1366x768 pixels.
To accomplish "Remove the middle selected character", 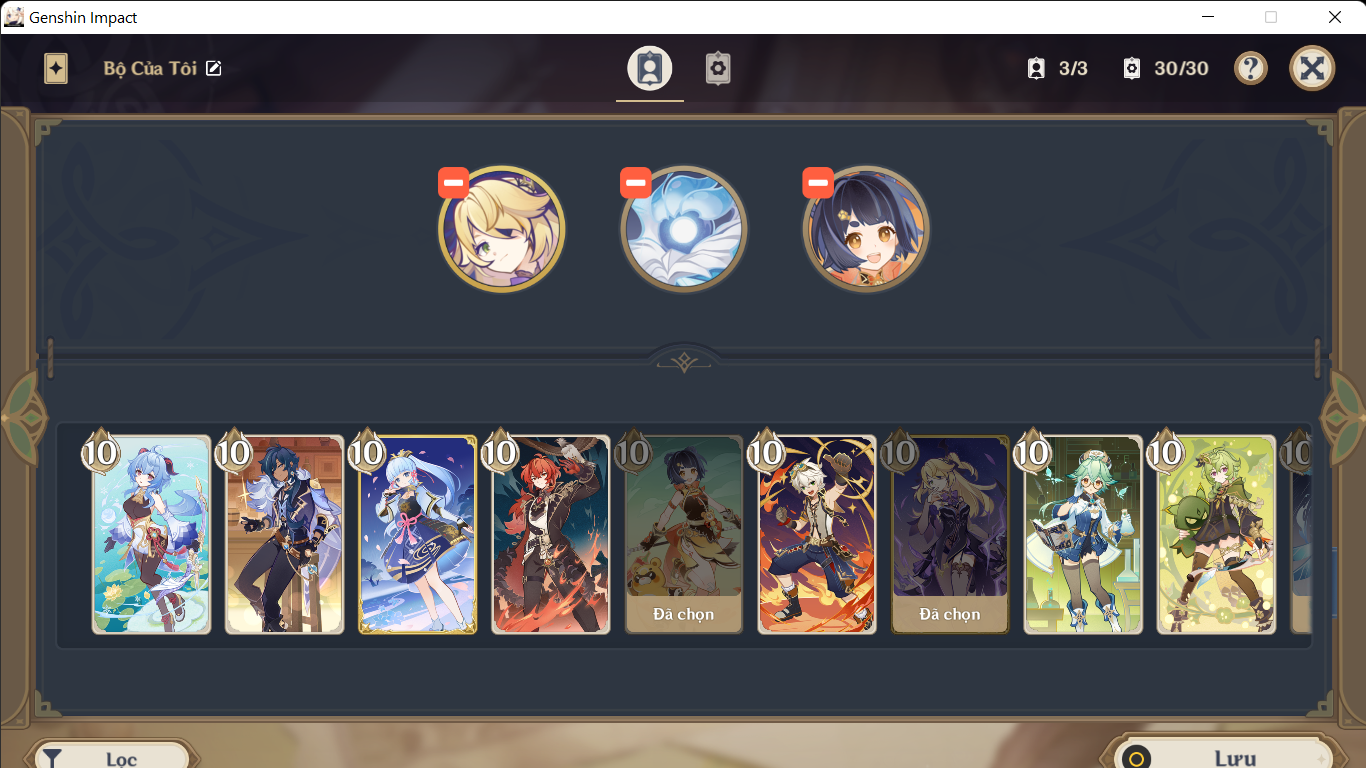I will pyautogui.click(x=636, y=182).
